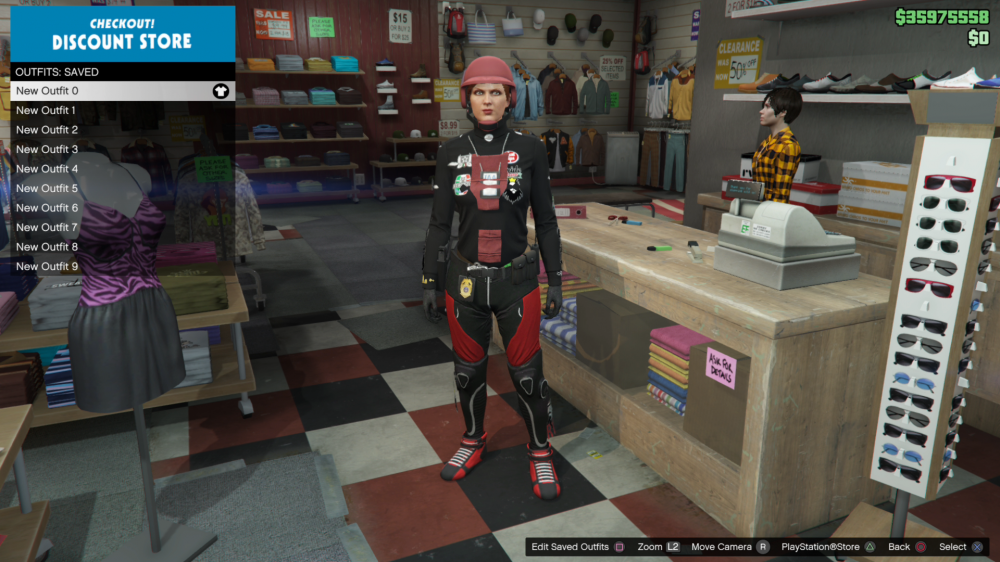Select saved New Outfit 6
1000x562 pixels.
(47, 208)
